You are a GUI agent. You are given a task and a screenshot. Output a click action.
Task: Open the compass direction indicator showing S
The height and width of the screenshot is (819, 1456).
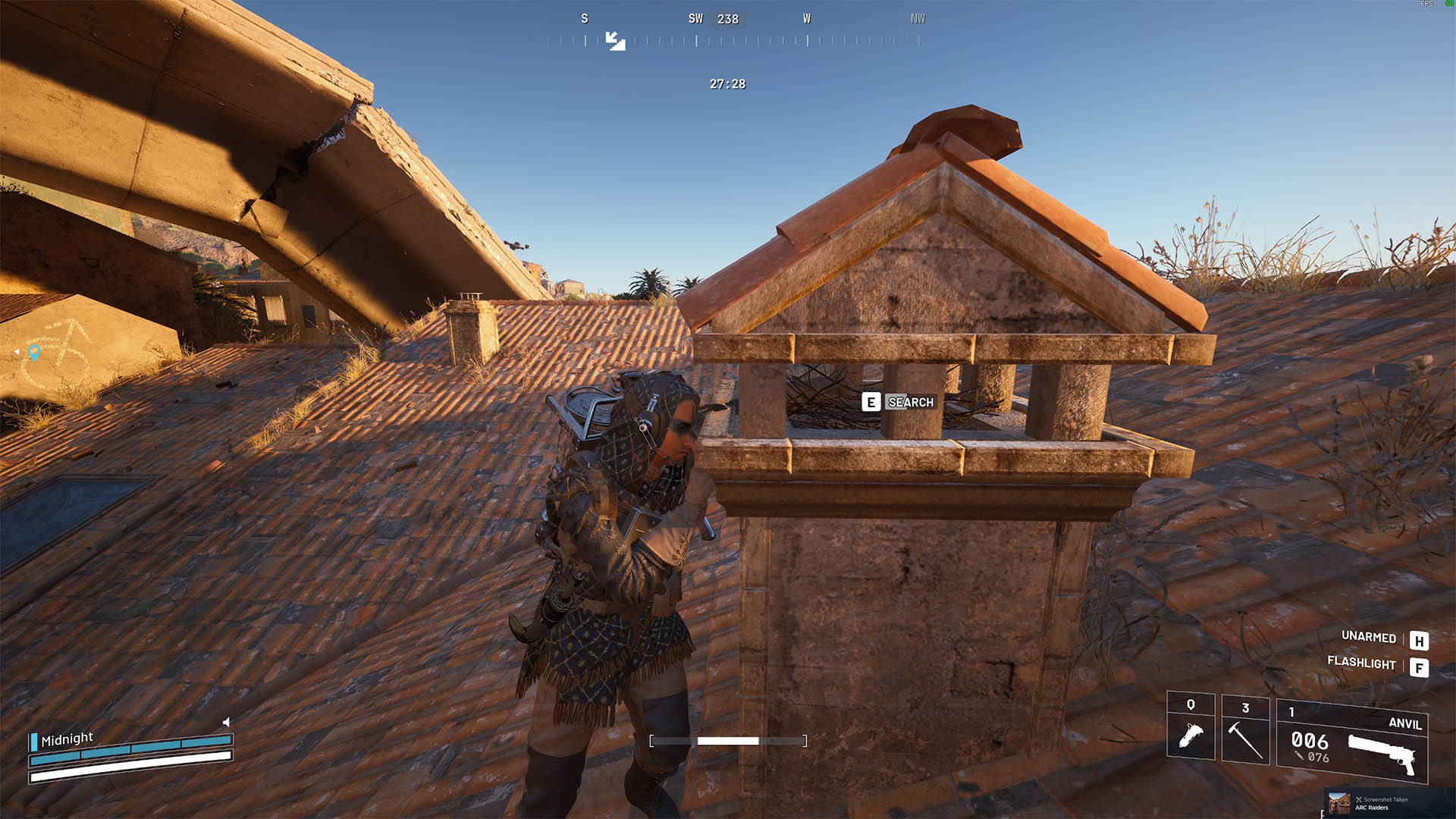coord(584,18)
